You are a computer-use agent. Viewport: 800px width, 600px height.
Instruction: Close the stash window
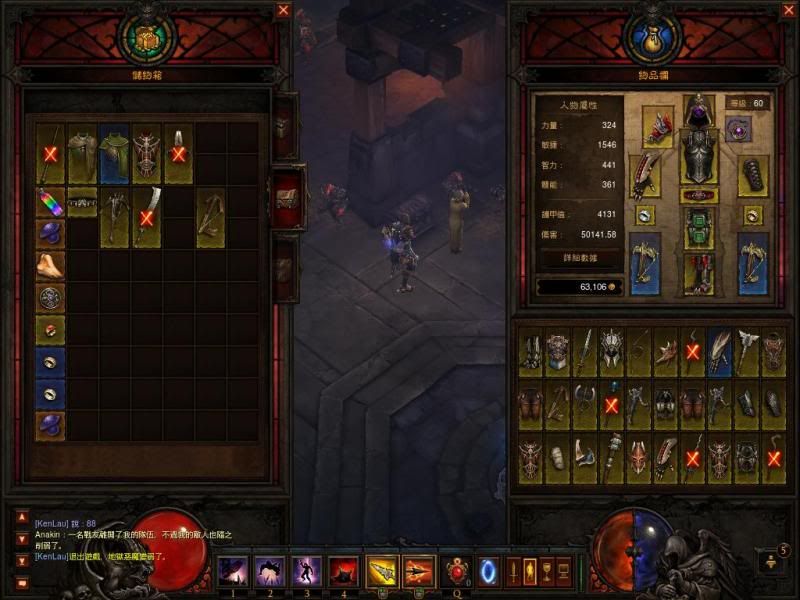(x=284, y=10)
